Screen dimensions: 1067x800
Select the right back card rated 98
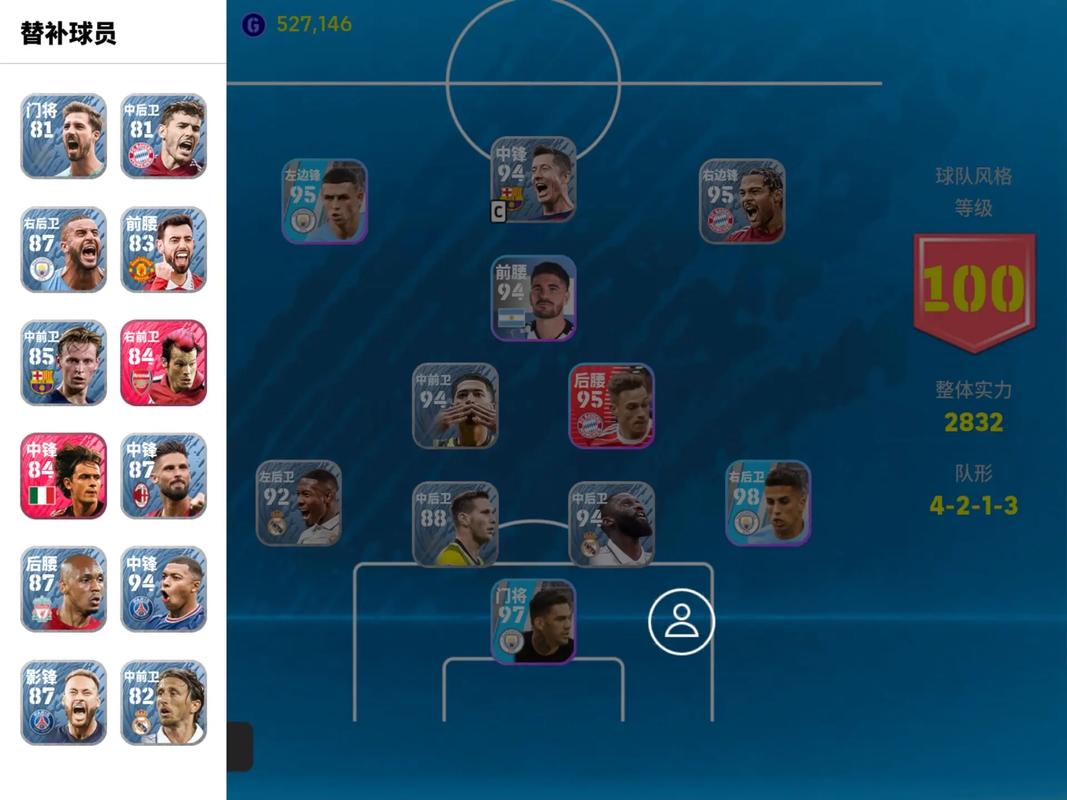768,503
